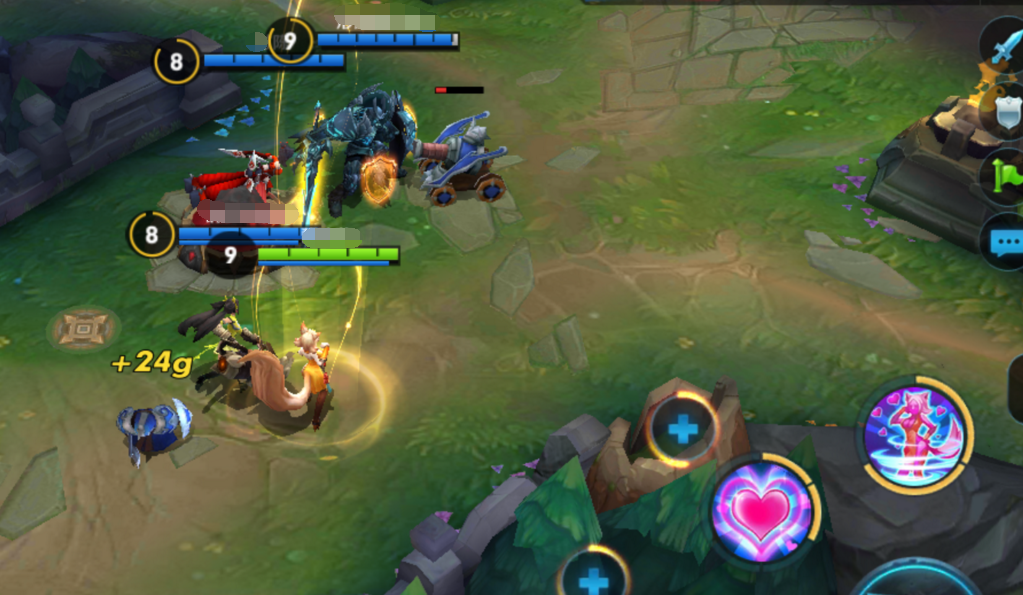Tap the blue sword icon button
Viewport: 1023px width, 595px height.
(1002, 46)
